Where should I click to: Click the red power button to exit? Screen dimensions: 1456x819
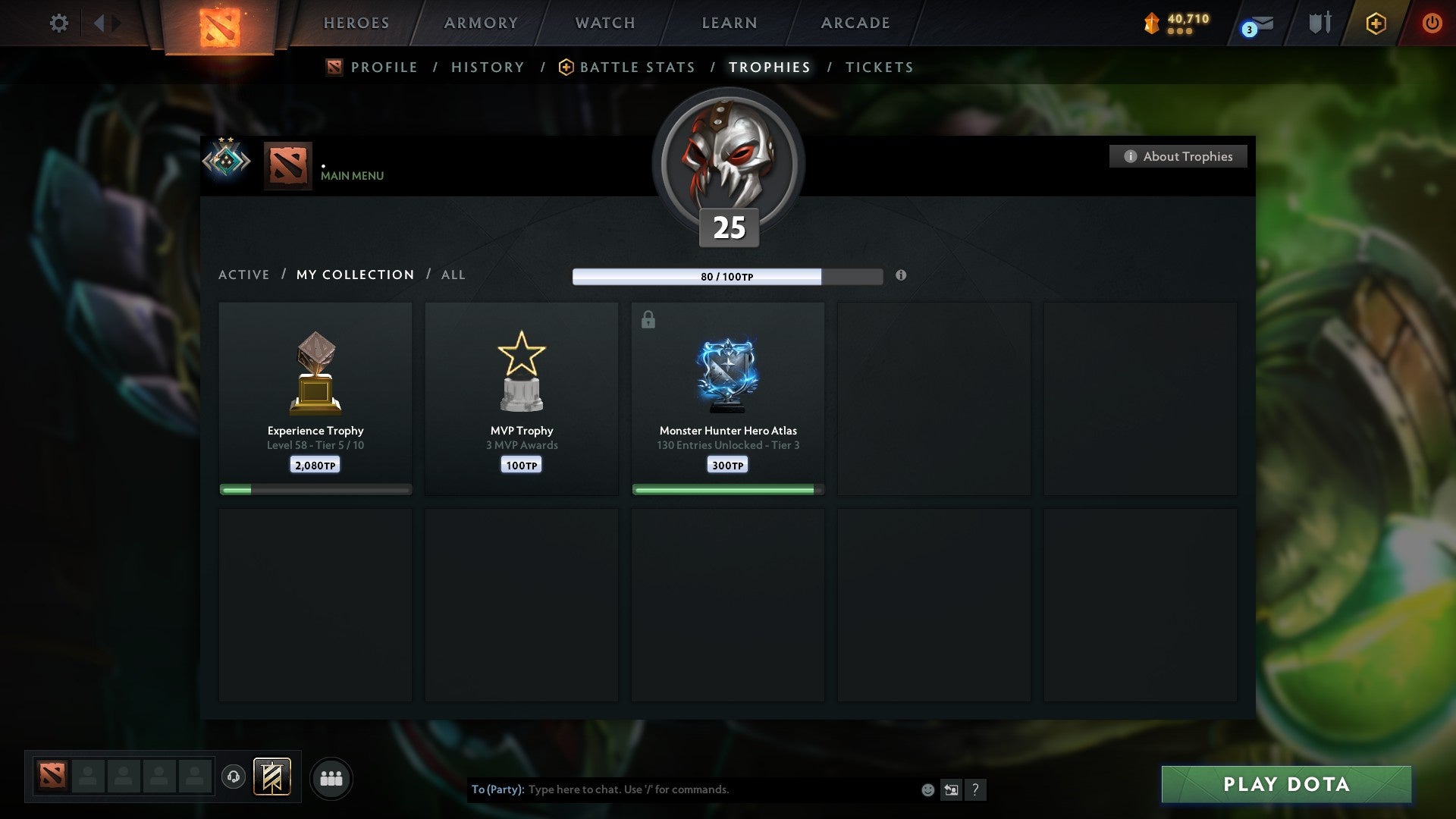point(1433,23)
